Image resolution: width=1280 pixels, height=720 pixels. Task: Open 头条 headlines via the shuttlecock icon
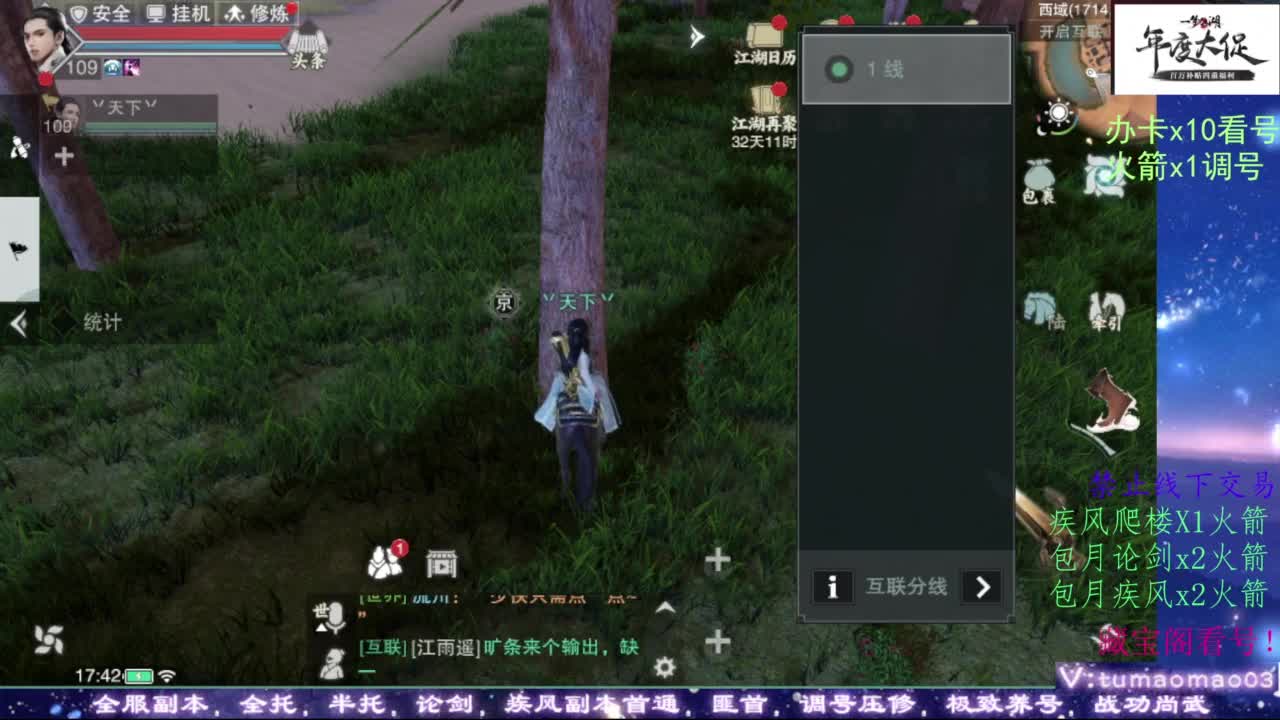pos(309,41)
